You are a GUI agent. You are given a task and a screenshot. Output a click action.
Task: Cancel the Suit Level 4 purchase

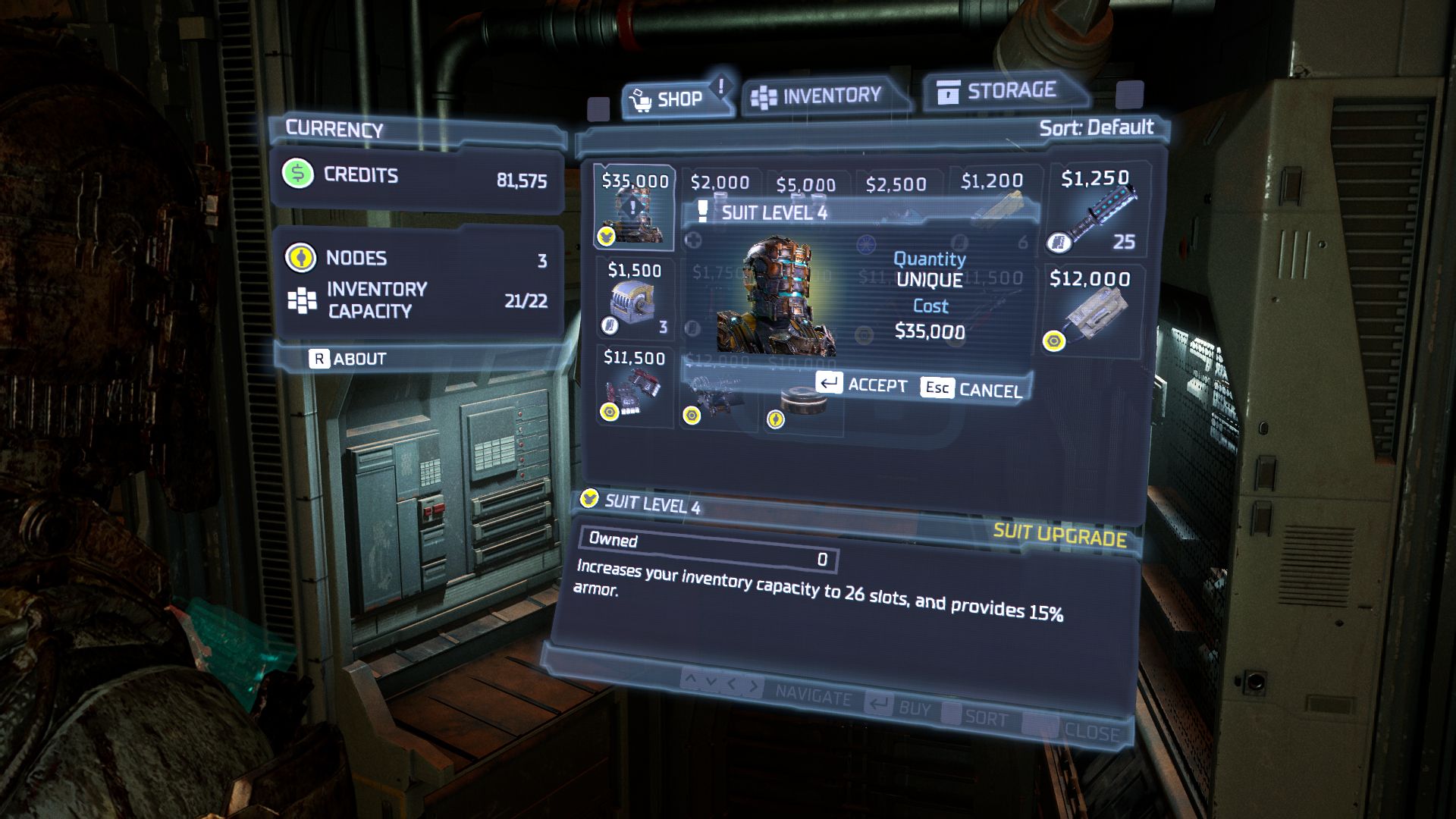(972, 389)
